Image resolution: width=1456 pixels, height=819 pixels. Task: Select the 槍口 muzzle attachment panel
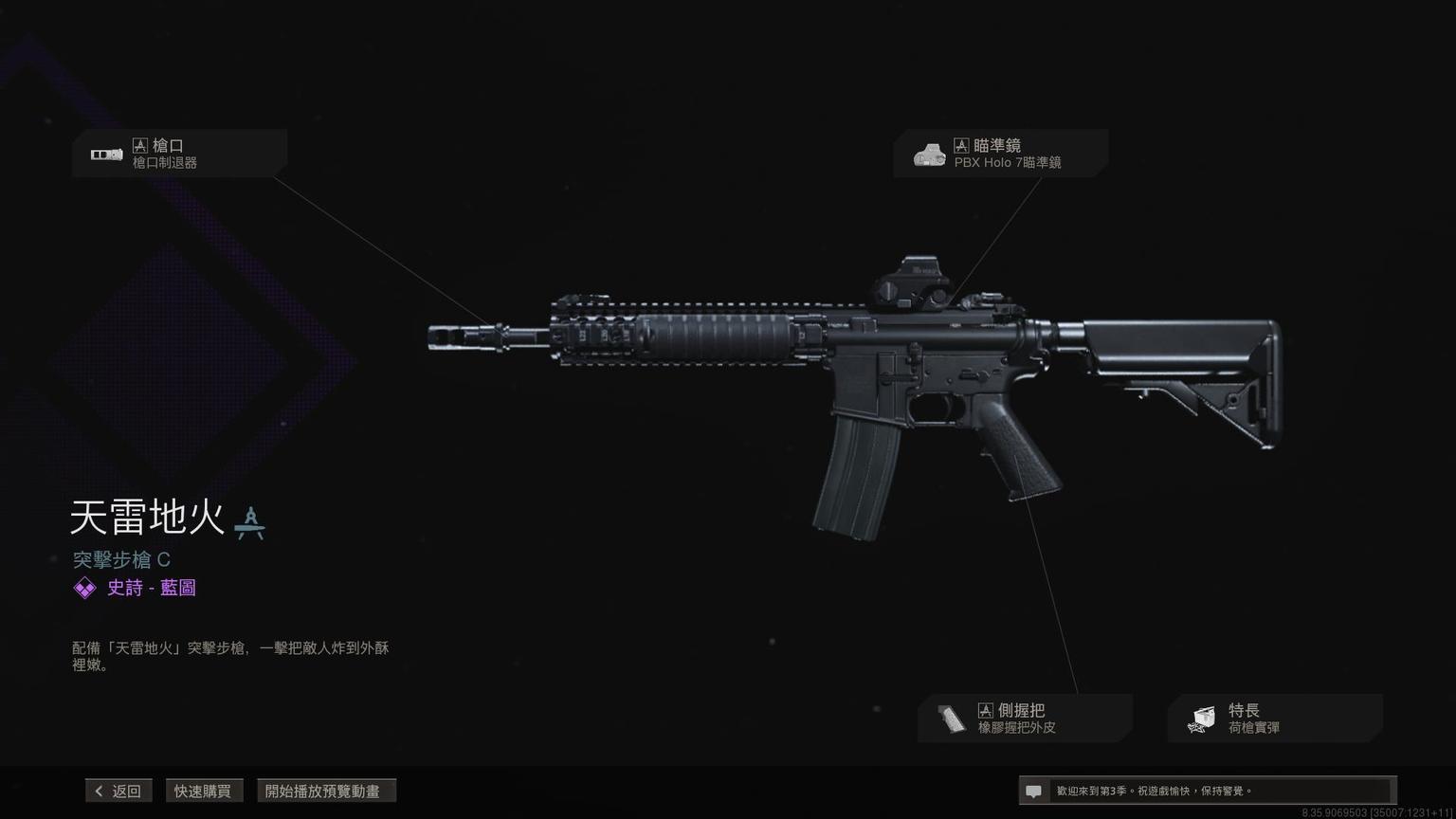click(x=179, y=154)
